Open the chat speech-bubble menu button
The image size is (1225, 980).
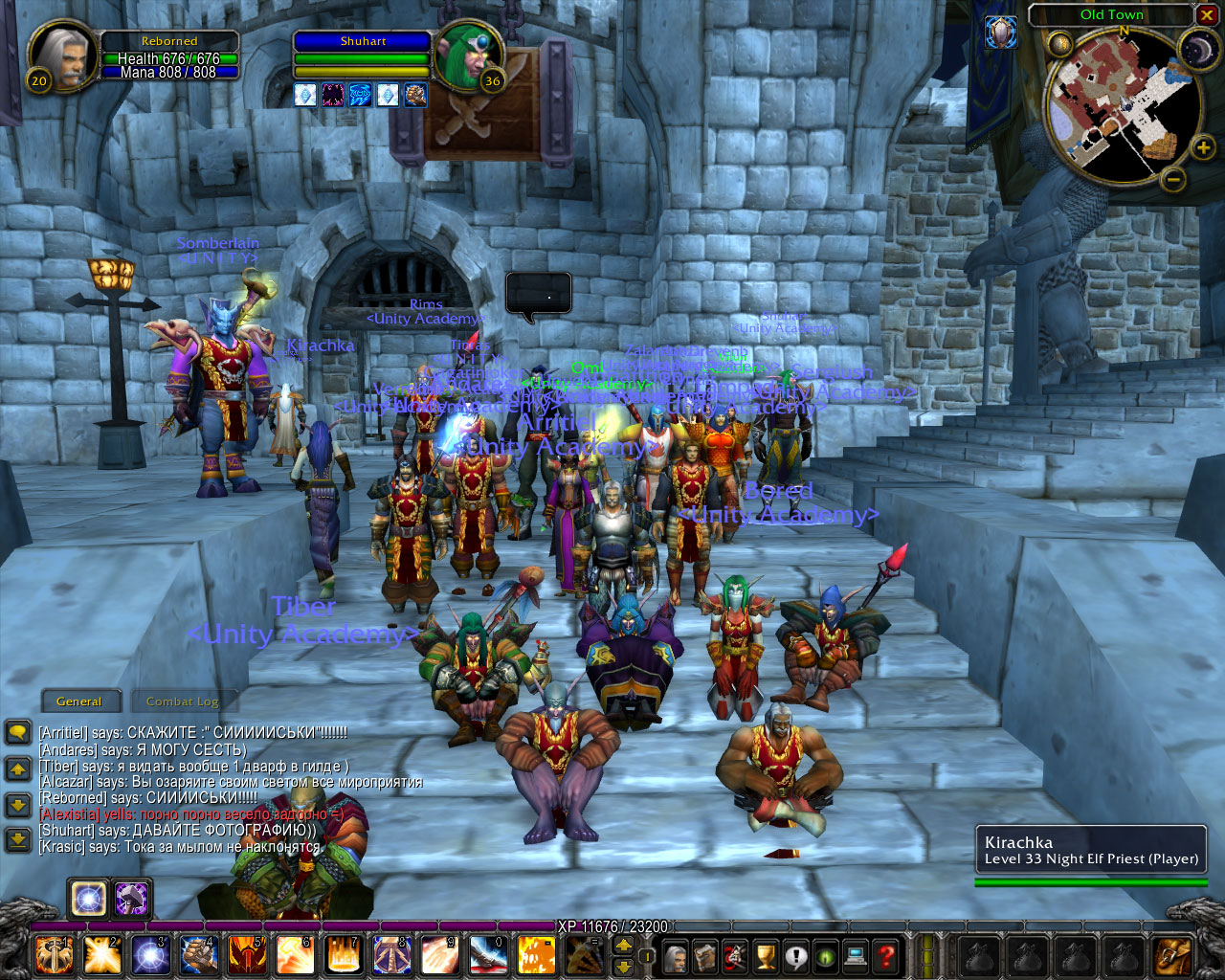(x=18, y=733)
